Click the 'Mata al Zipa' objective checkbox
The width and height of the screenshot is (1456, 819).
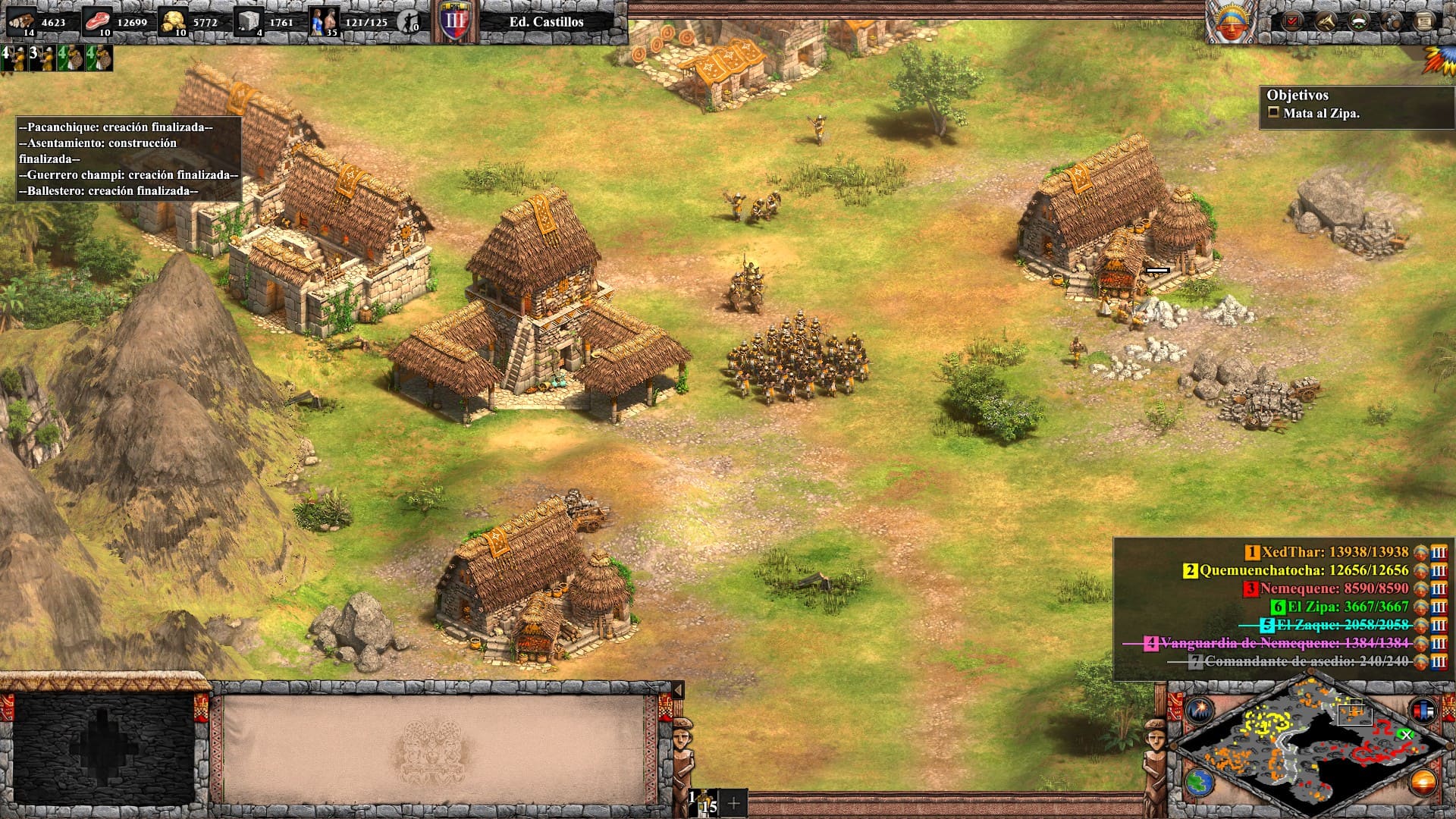(1274, 113)
